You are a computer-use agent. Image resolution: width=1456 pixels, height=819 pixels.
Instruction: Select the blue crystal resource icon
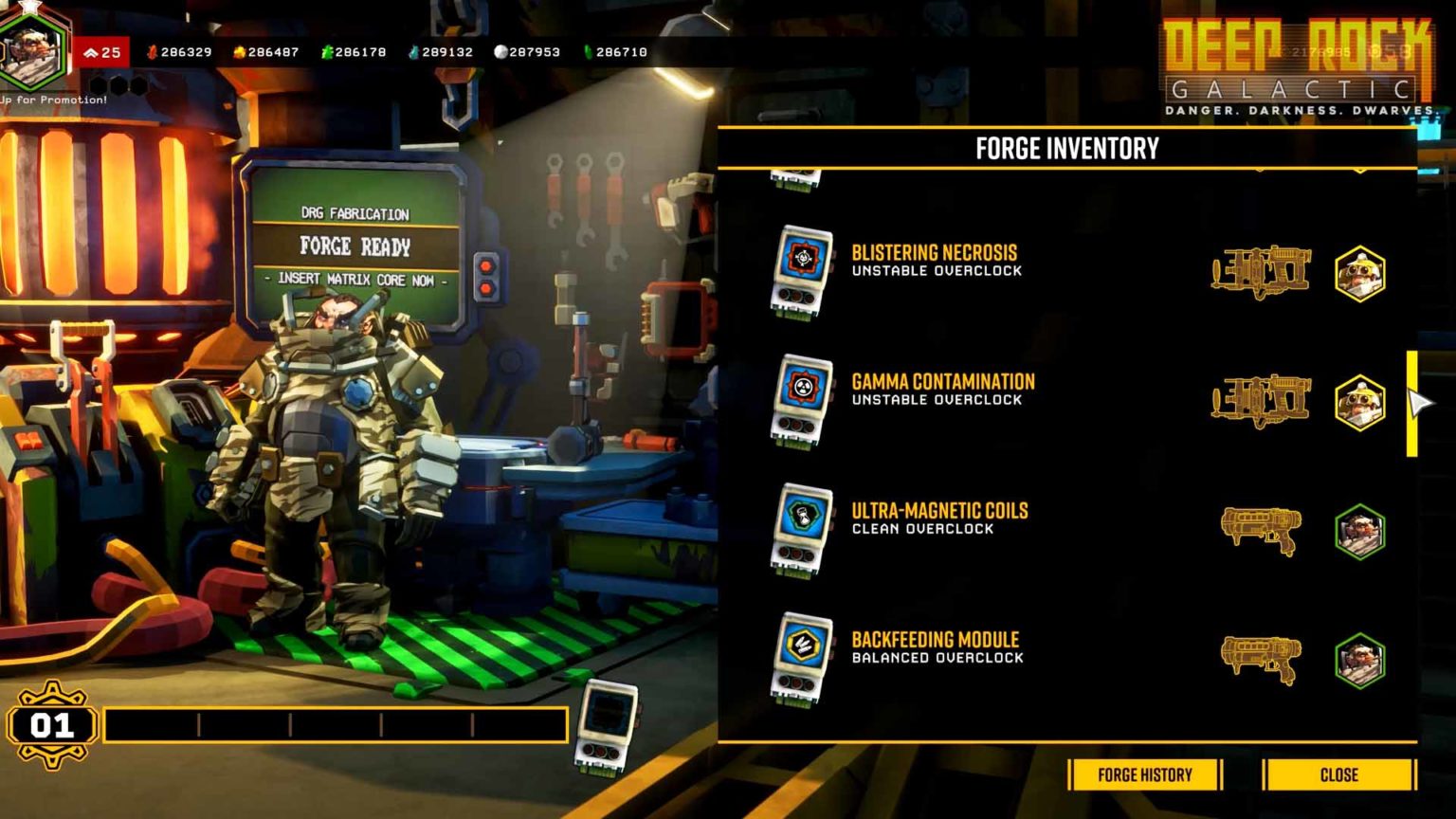[412, 52]
